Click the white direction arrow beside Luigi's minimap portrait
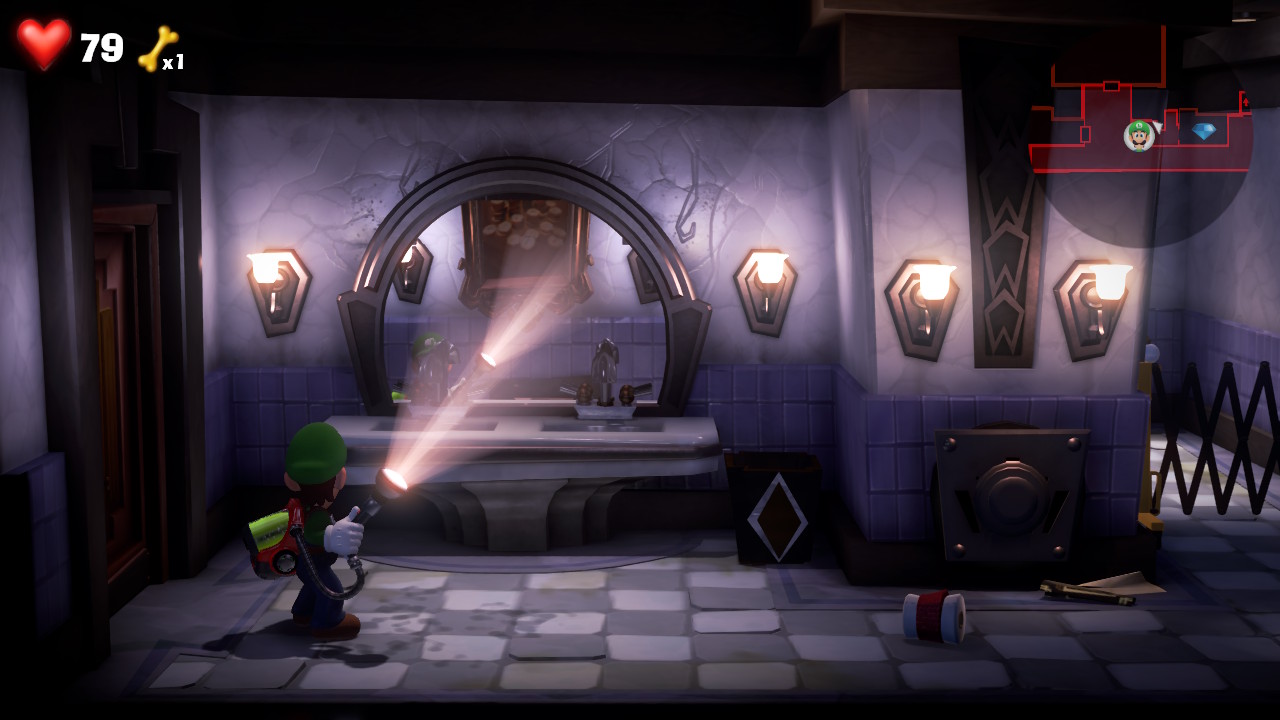The width and height of the screenshot is (1280, 720). pos(1157,126)
